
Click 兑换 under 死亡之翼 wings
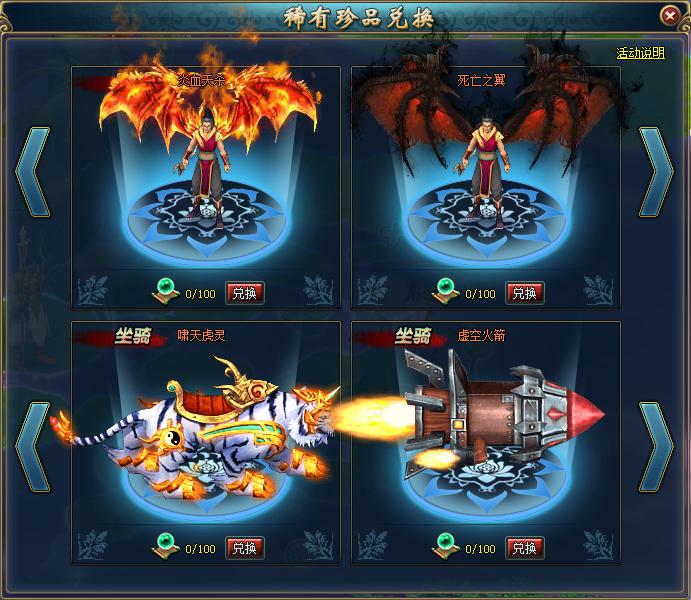pos(525,293)
